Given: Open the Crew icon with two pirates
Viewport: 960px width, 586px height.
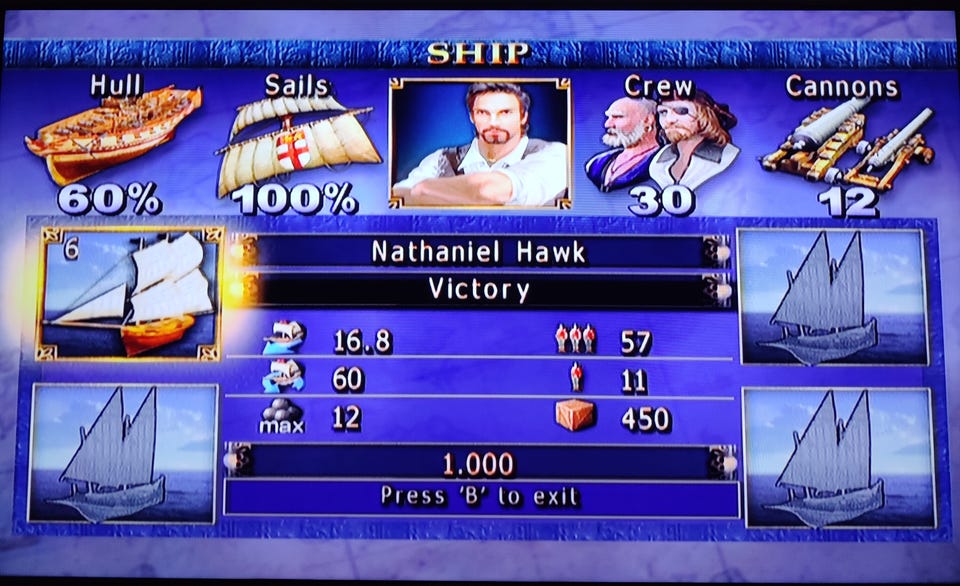Looking at the screenshot, I should tap(660, 145).
